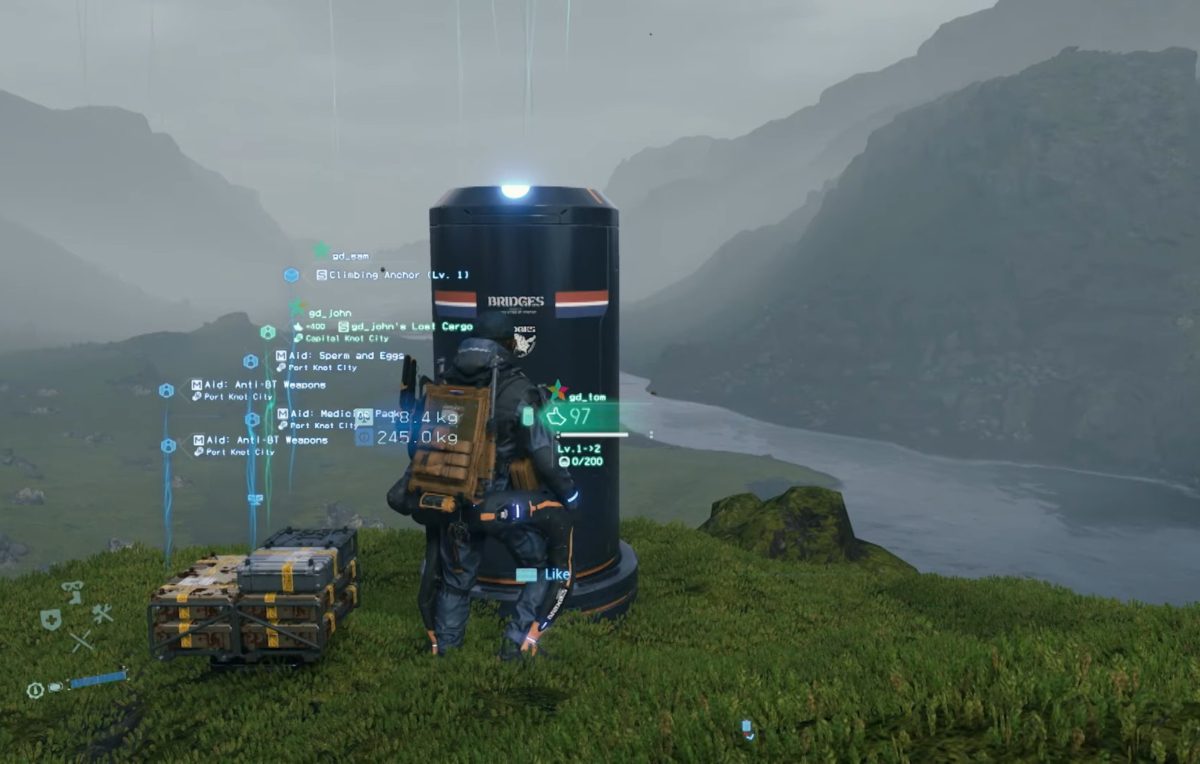
Task: Choose the mask and boot equipment icon
Action: coord(73,591)
